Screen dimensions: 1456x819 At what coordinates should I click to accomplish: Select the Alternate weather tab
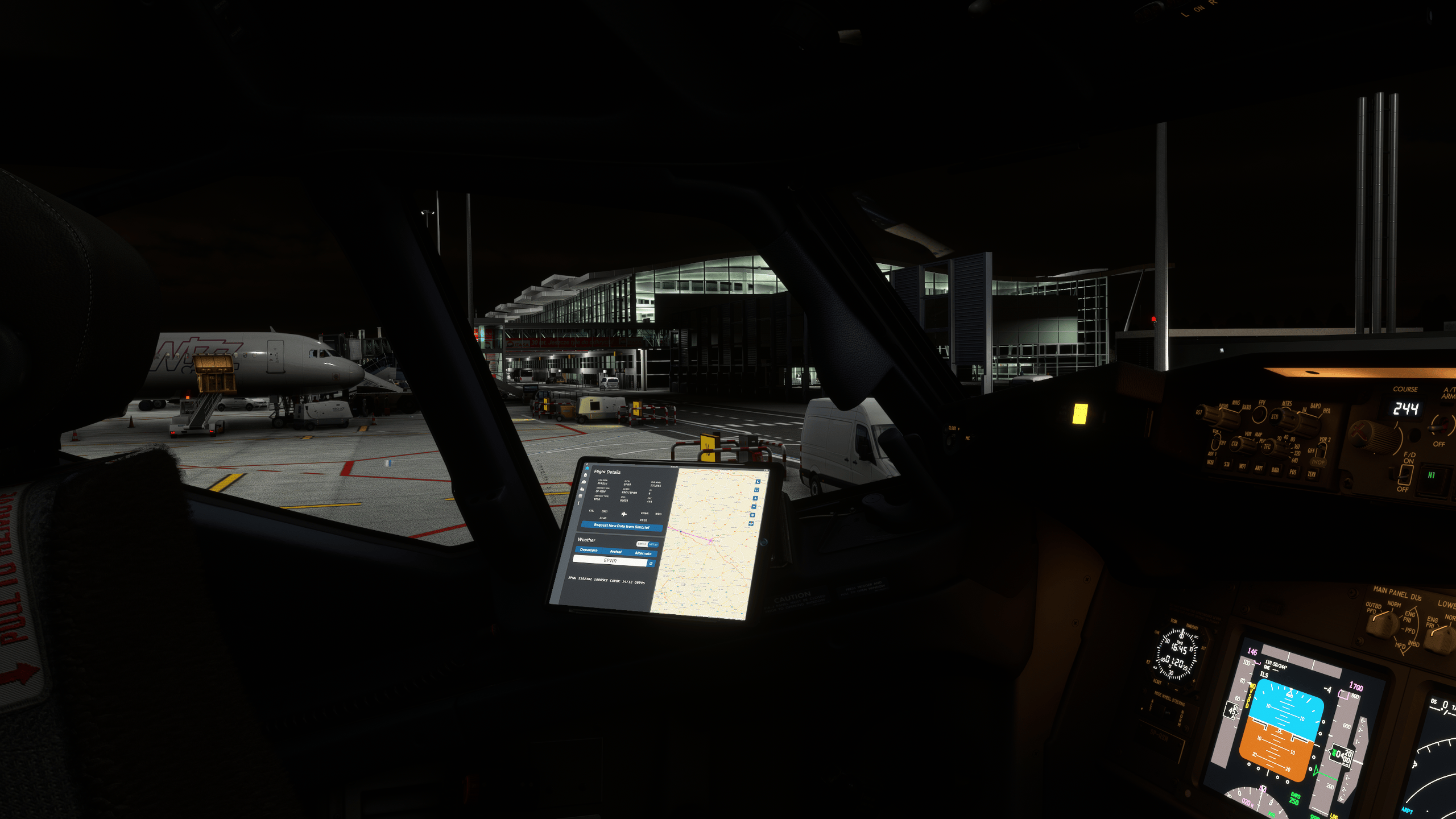(643, 553)
